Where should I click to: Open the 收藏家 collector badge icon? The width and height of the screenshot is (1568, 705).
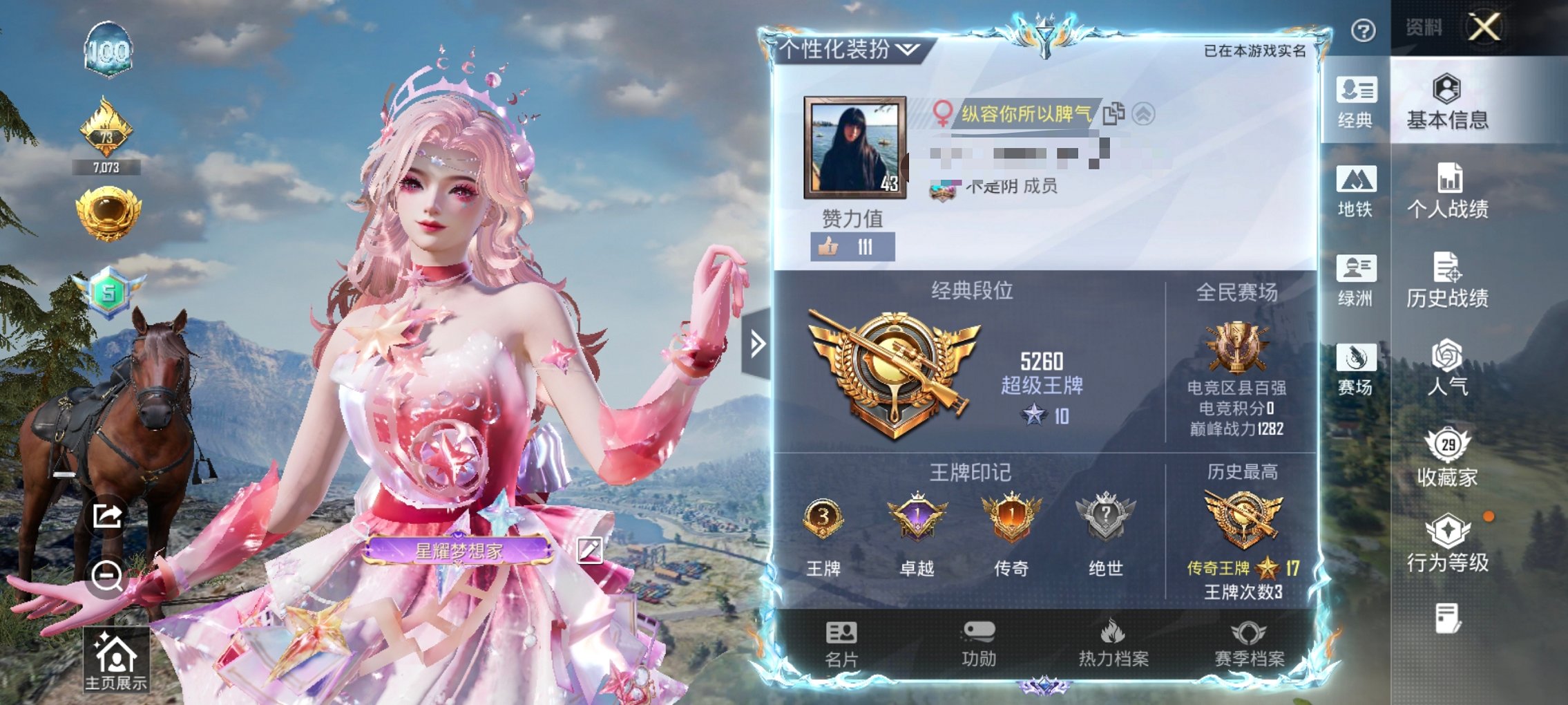tap(1449, 459)
